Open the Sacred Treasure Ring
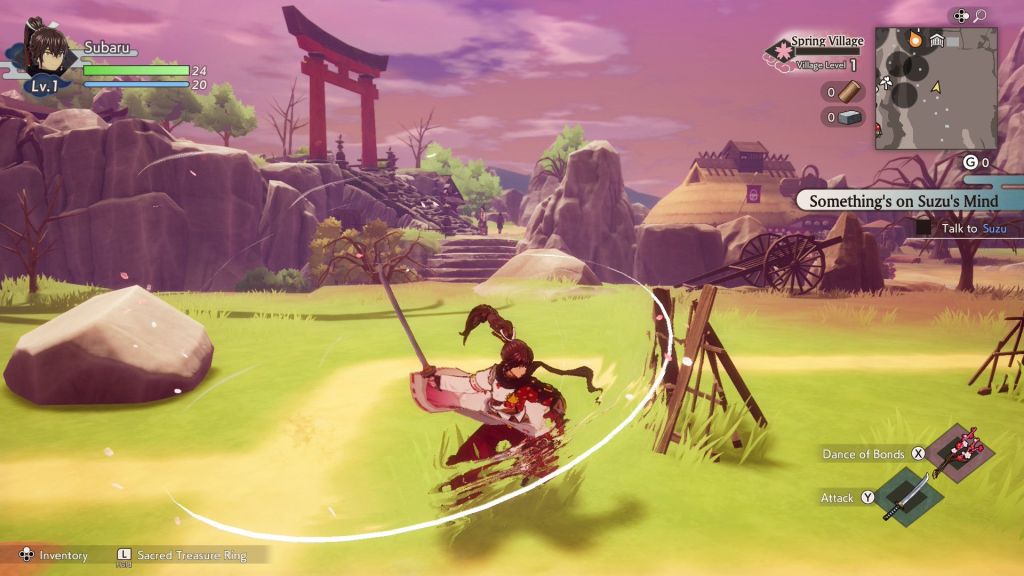Screen dimensions: 1024x576 tap(190, 555)
